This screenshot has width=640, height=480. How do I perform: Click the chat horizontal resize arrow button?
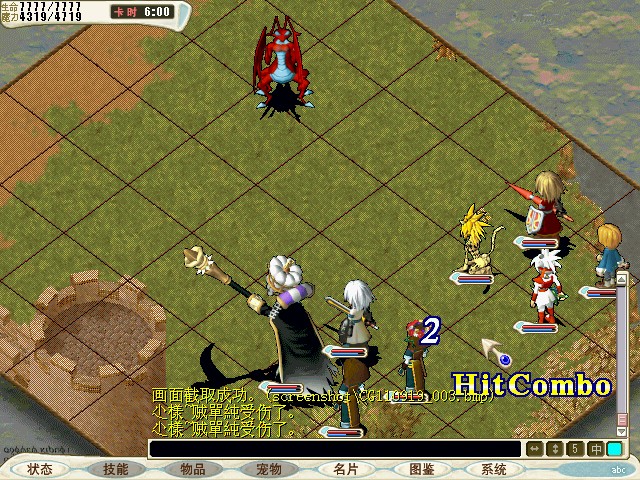(x=535, y=449)
